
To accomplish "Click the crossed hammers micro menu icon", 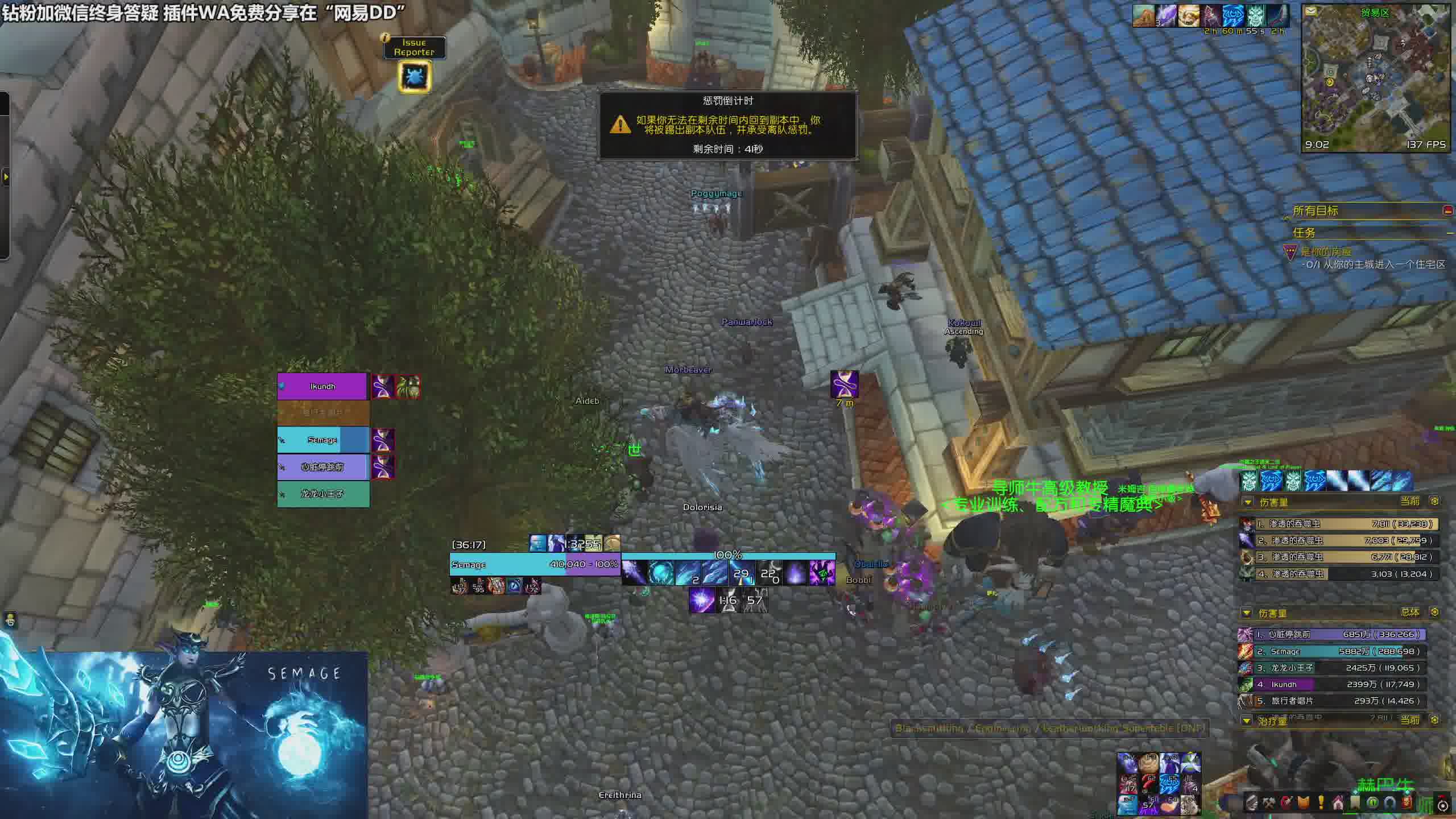I will (1269, 803).
